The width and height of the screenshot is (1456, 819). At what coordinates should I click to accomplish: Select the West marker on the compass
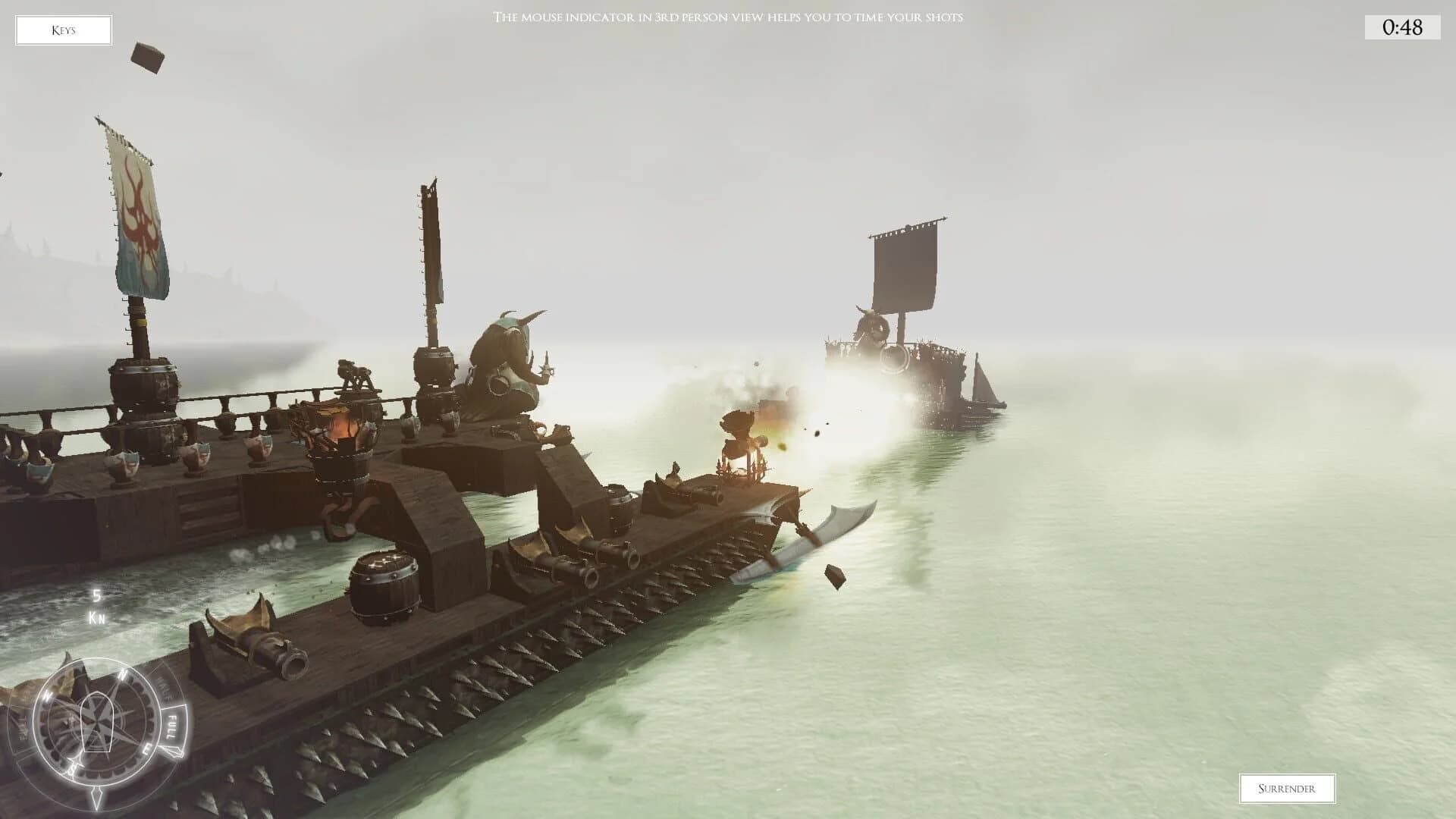coord(48,695)
